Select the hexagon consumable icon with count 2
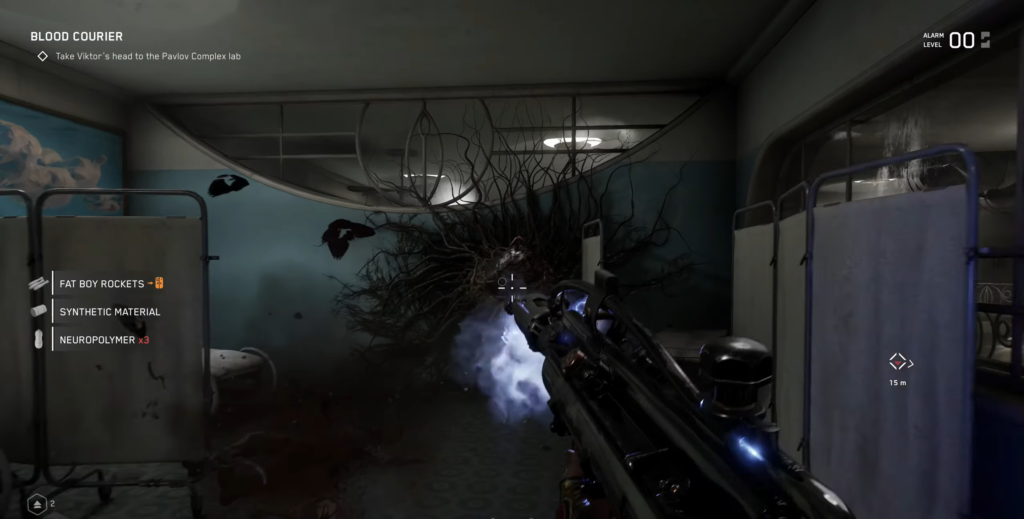1024x519 pixels. (x=36, y=504)
